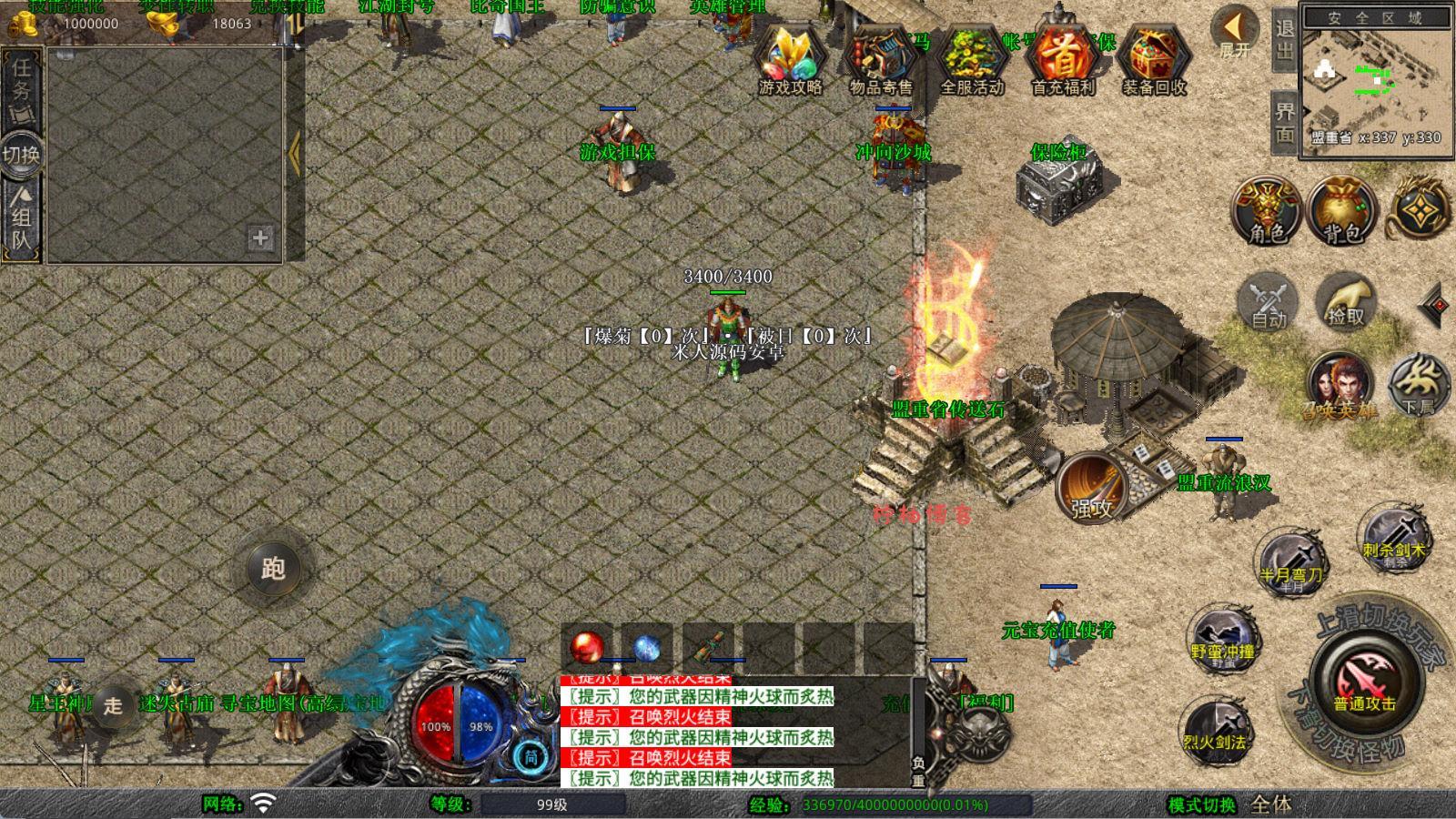Open the 装备回收 equipment recycle chest

1154,58
